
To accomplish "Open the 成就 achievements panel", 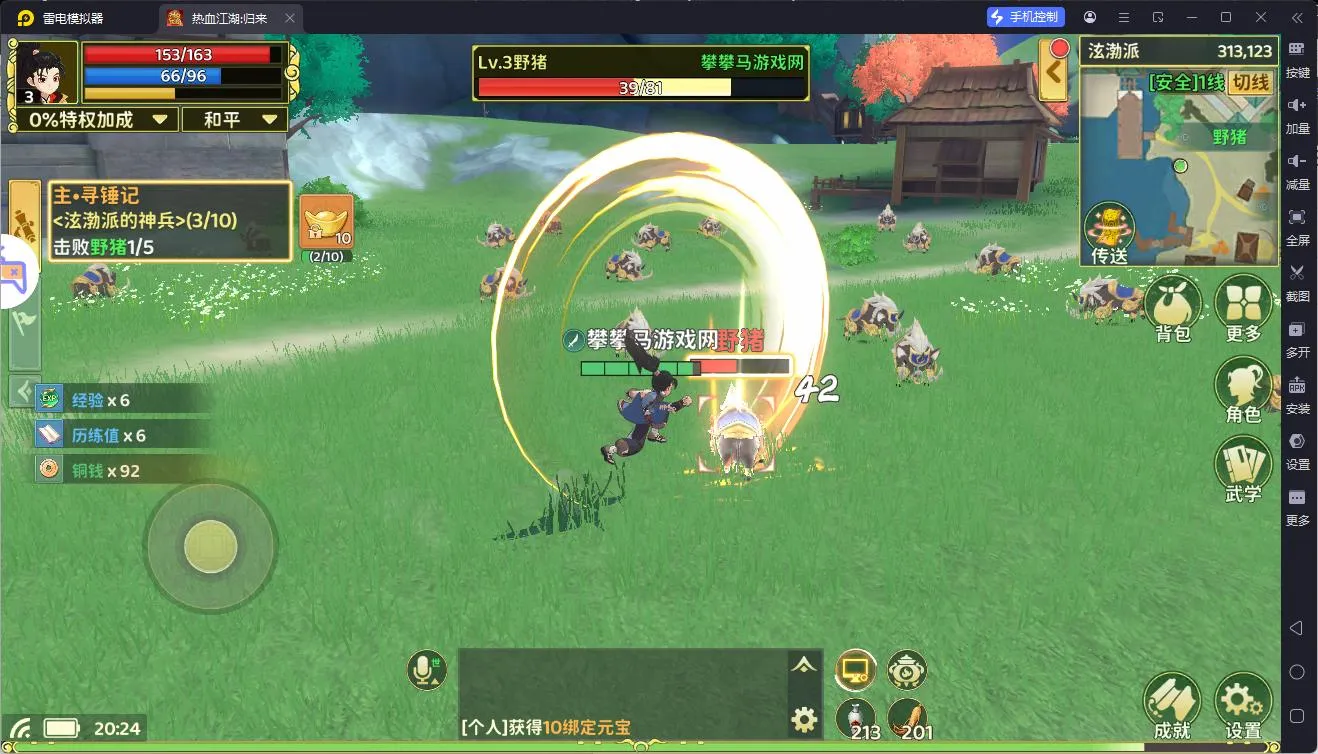I will pyautogui.click(x=1172, y=704).
